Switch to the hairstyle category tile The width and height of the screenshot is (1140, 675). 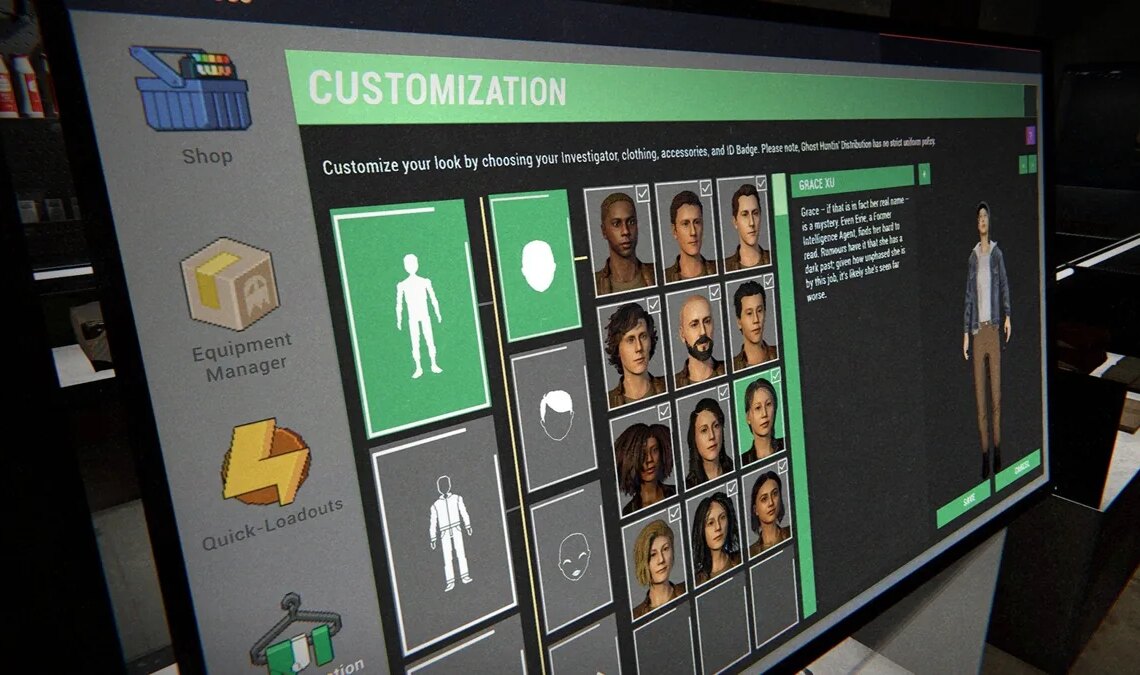click(x=553, y=415)
